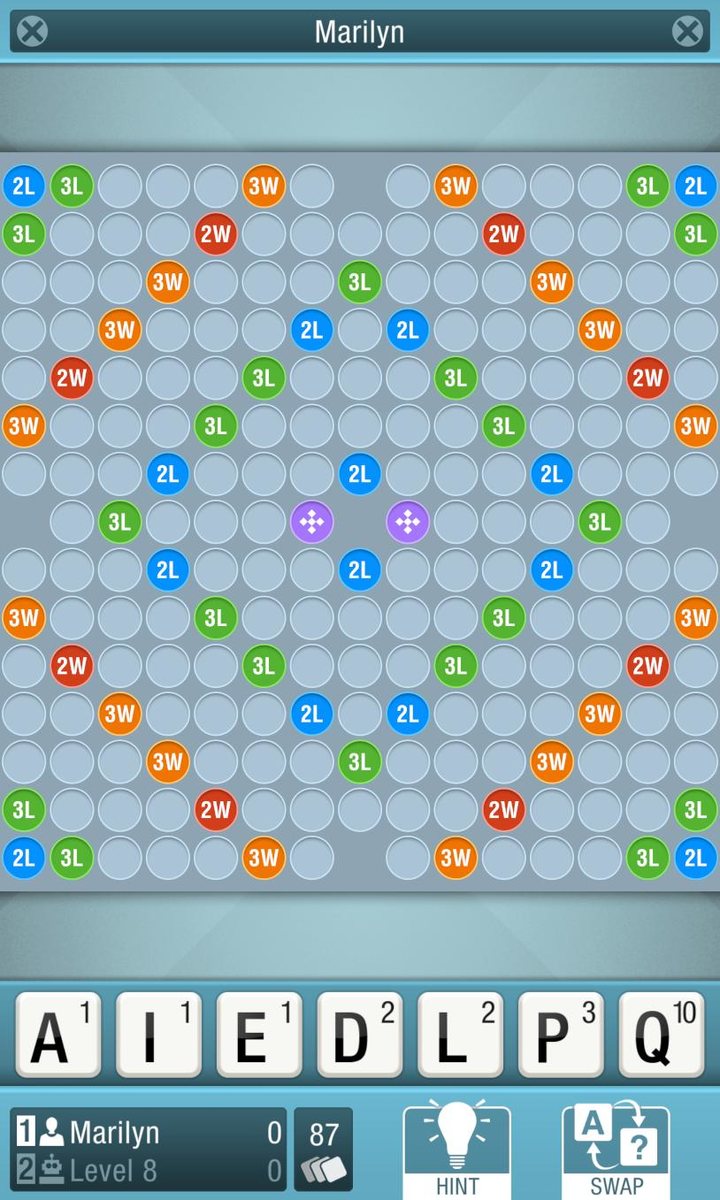Pick the letter I tile from rack
Image resolution: width=720 pixels, height=1200 pixels.
click(158, 1034)
